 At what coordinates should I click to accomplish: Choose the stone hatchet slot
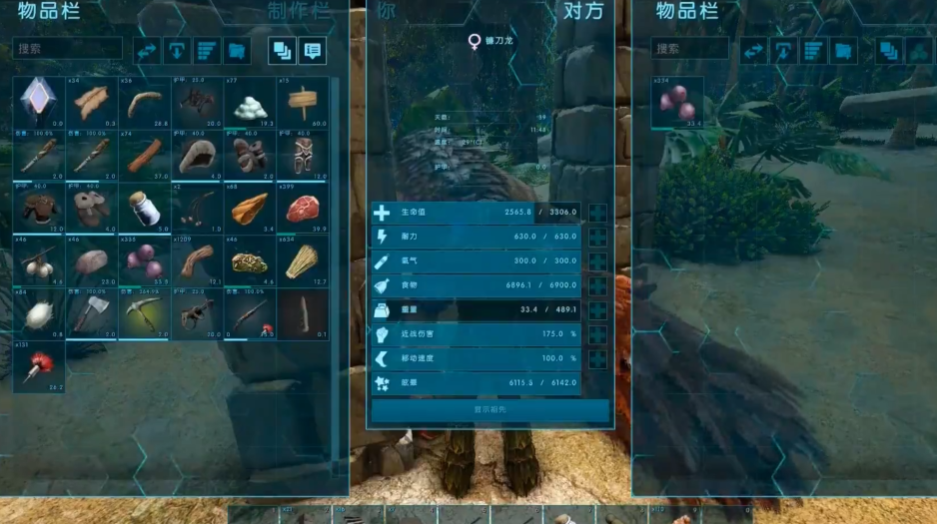click(x=92, y=313)
